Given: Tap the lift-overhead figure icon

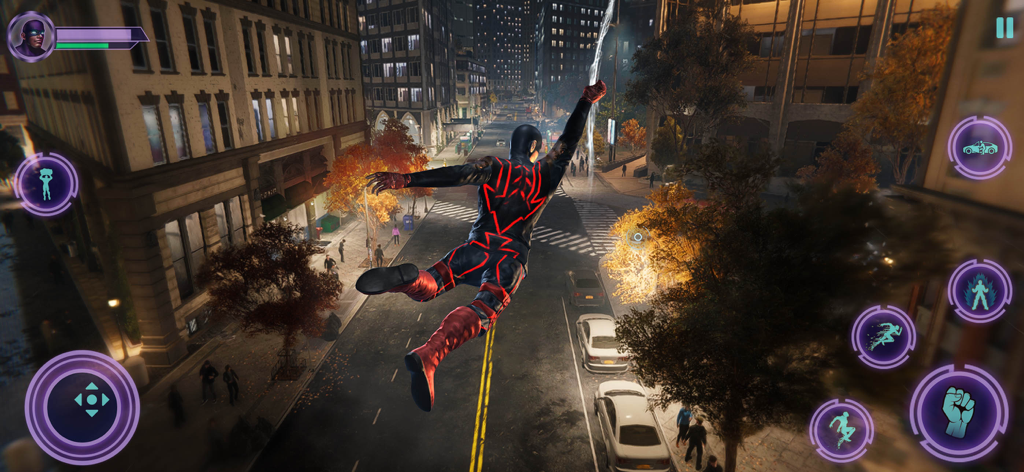Looking at the screenshot, I should (x=46, y=184).
